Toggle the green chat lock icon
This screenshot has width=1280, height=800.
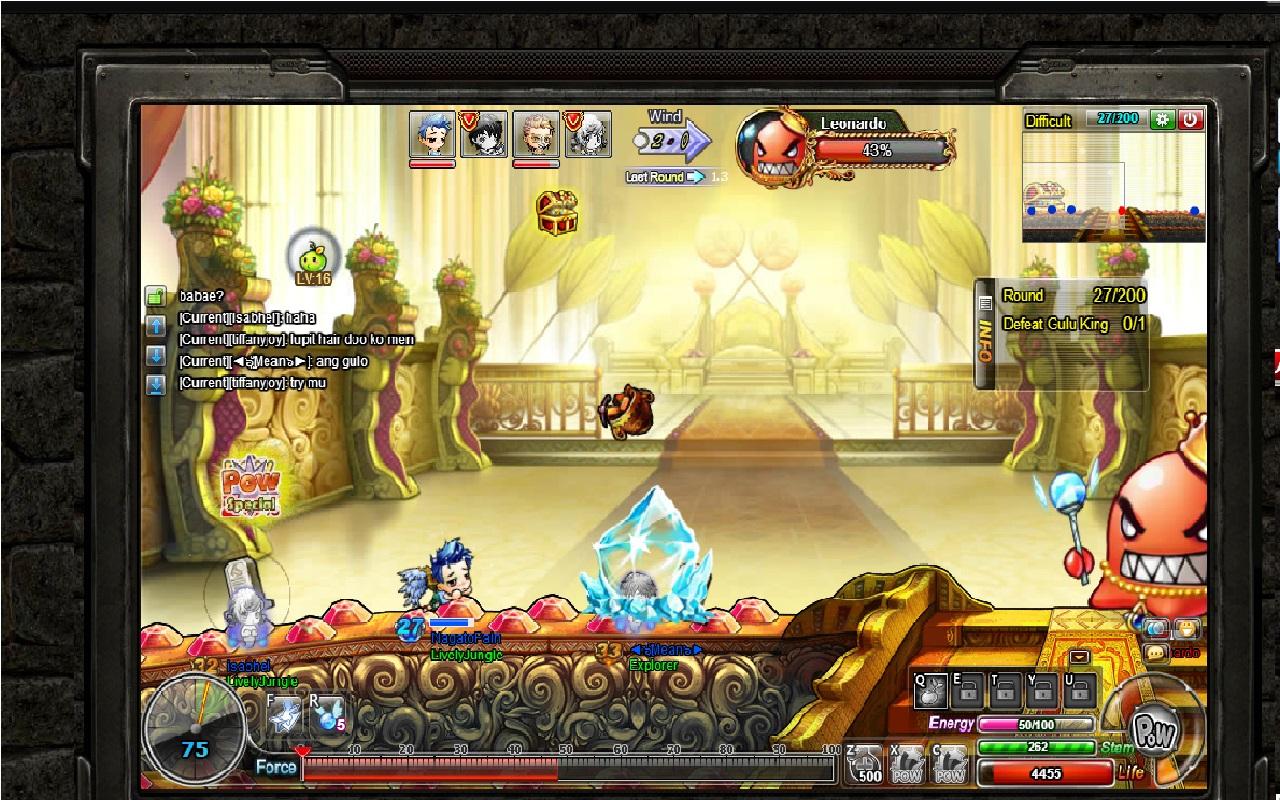156,297
